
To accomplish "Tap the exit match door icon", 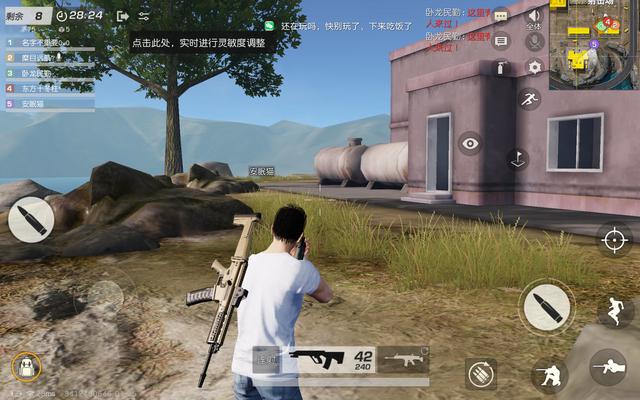I will (122, 16).
